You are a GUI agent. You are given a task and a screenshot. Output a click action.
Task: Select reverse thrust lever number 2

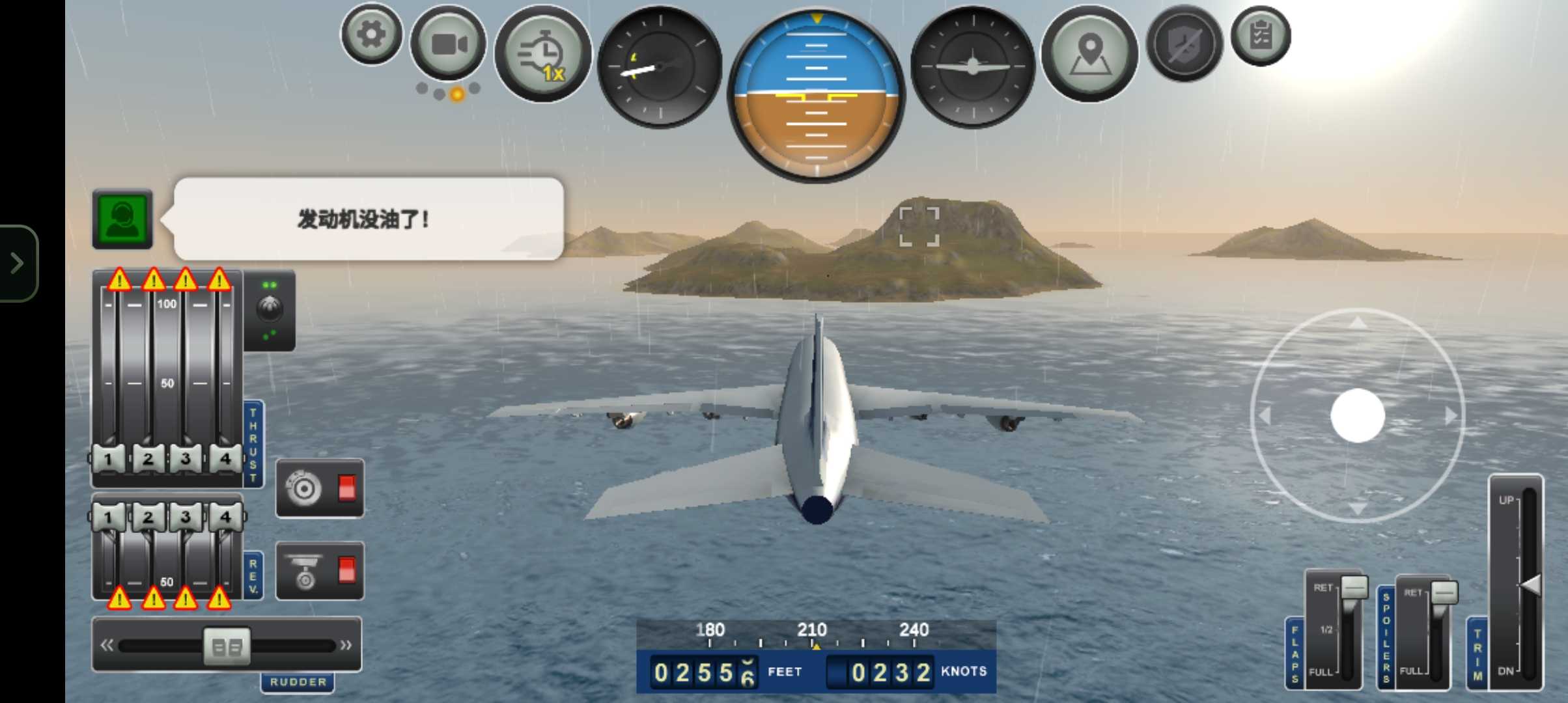pyautogui.click(x=148, y=517)
